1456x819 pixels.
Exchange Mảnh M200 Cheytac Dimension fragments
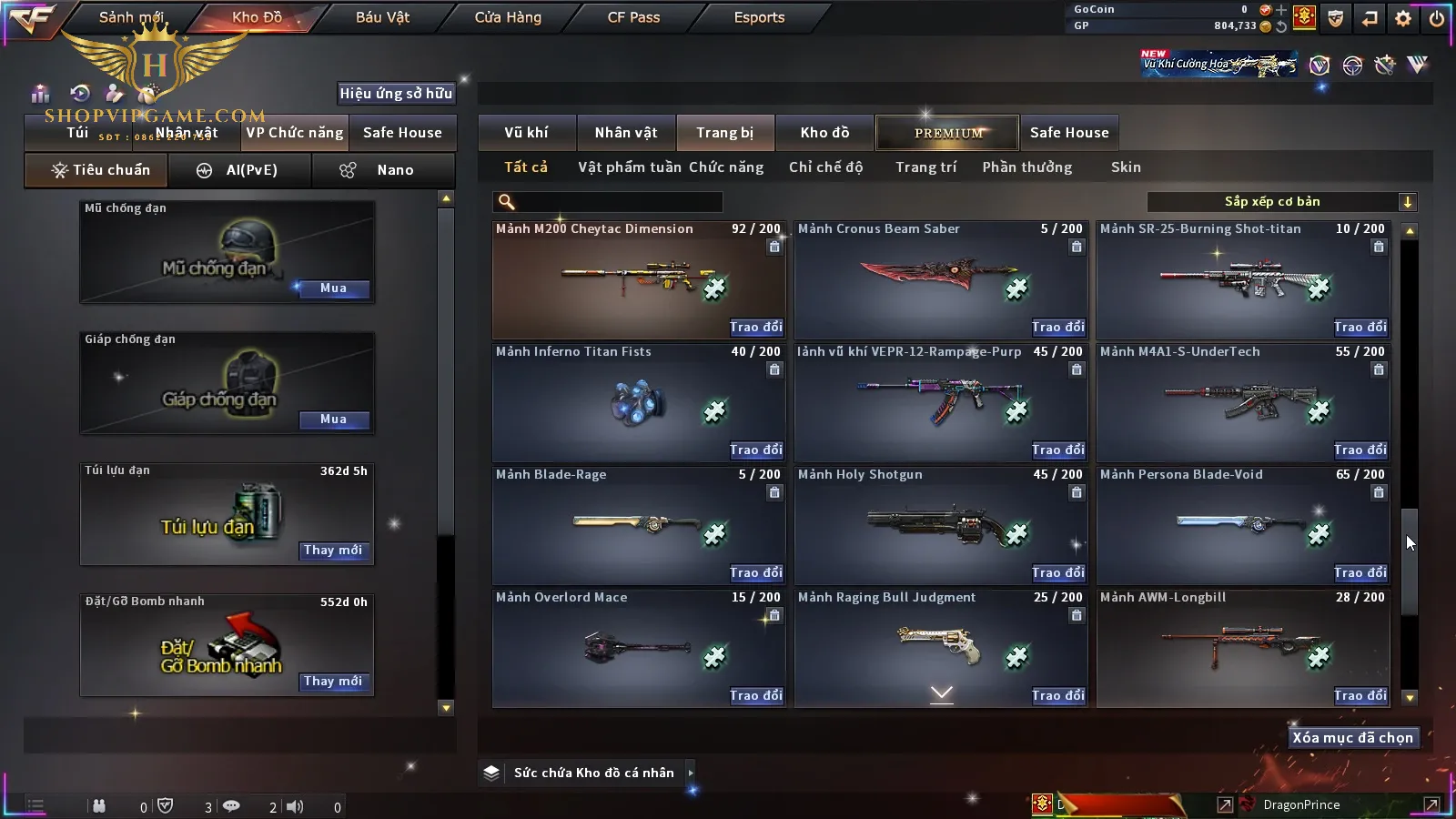pyautogui.click(x=755, y=327)
